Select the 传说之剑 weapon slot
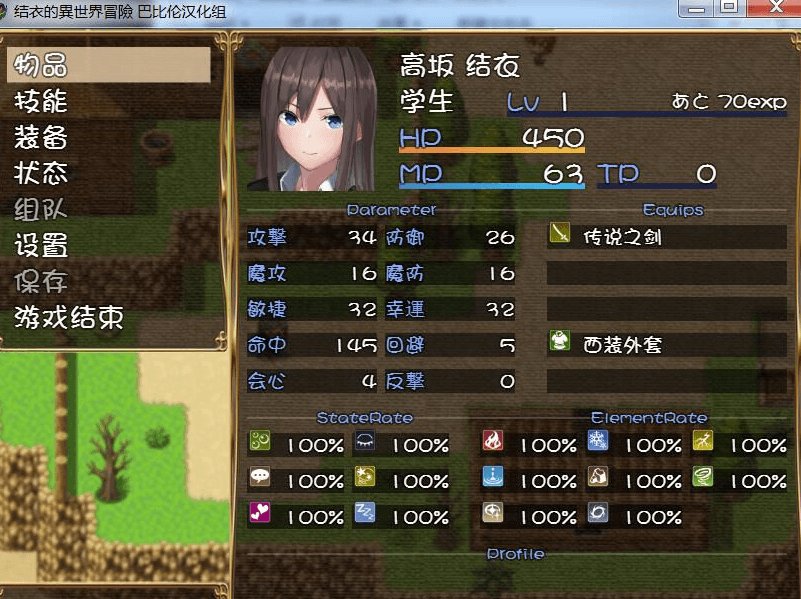801x599 pixels. point(666,237)
